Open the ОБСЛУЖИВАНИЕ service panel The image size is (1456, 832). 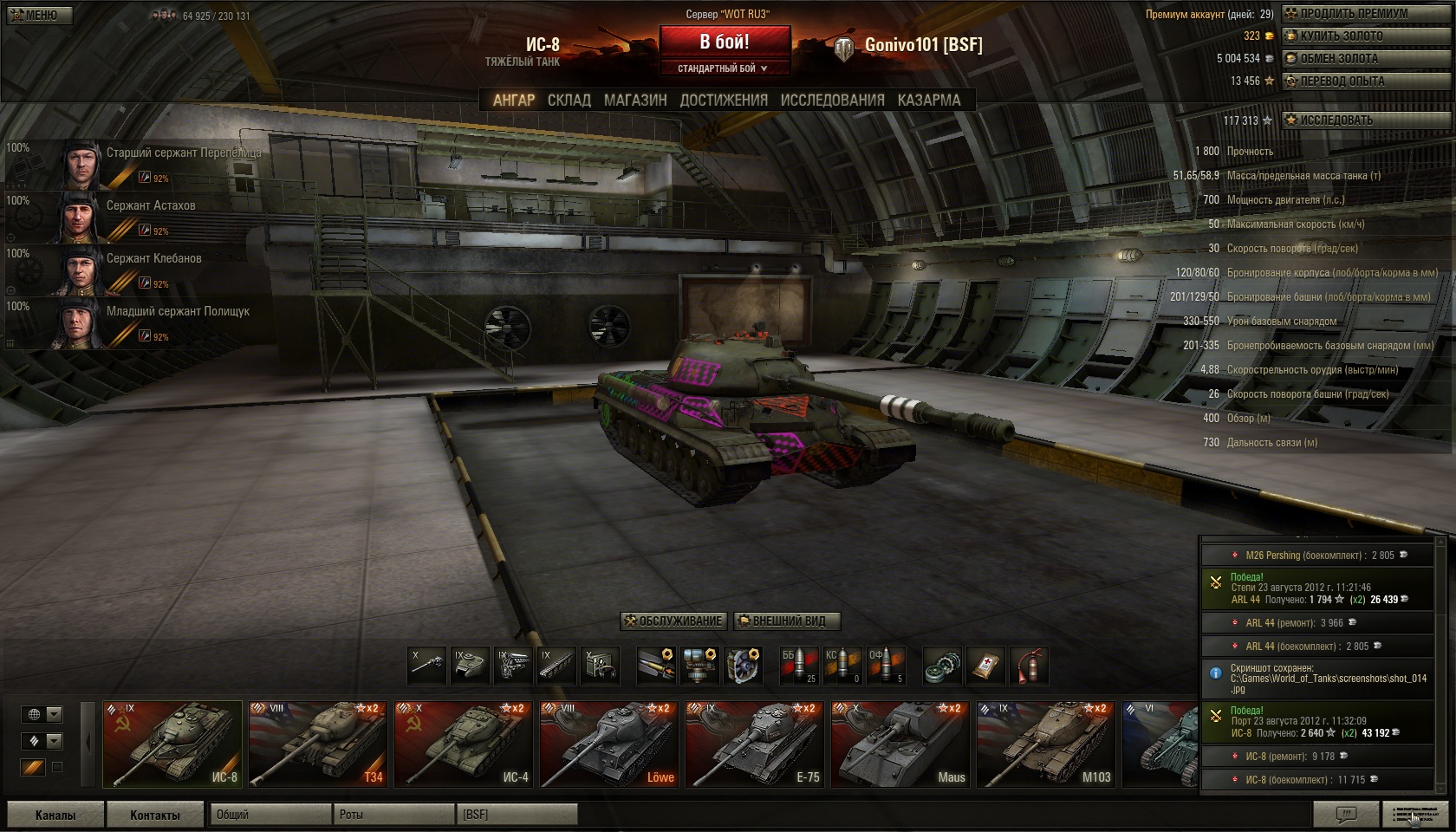tap(673, 621)
